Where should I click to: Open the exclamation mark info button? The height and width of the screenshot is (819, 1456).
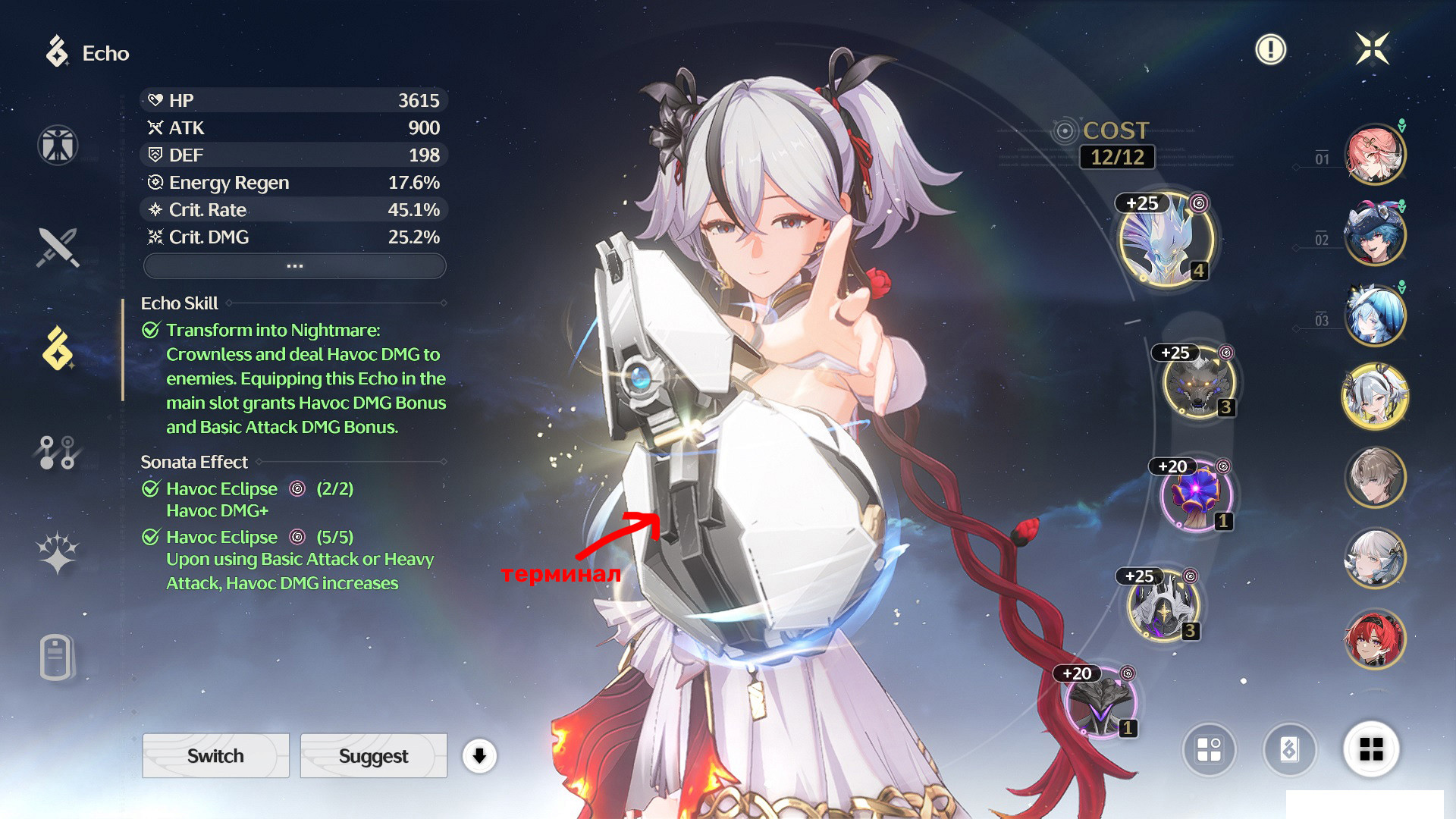(1270, 50)
